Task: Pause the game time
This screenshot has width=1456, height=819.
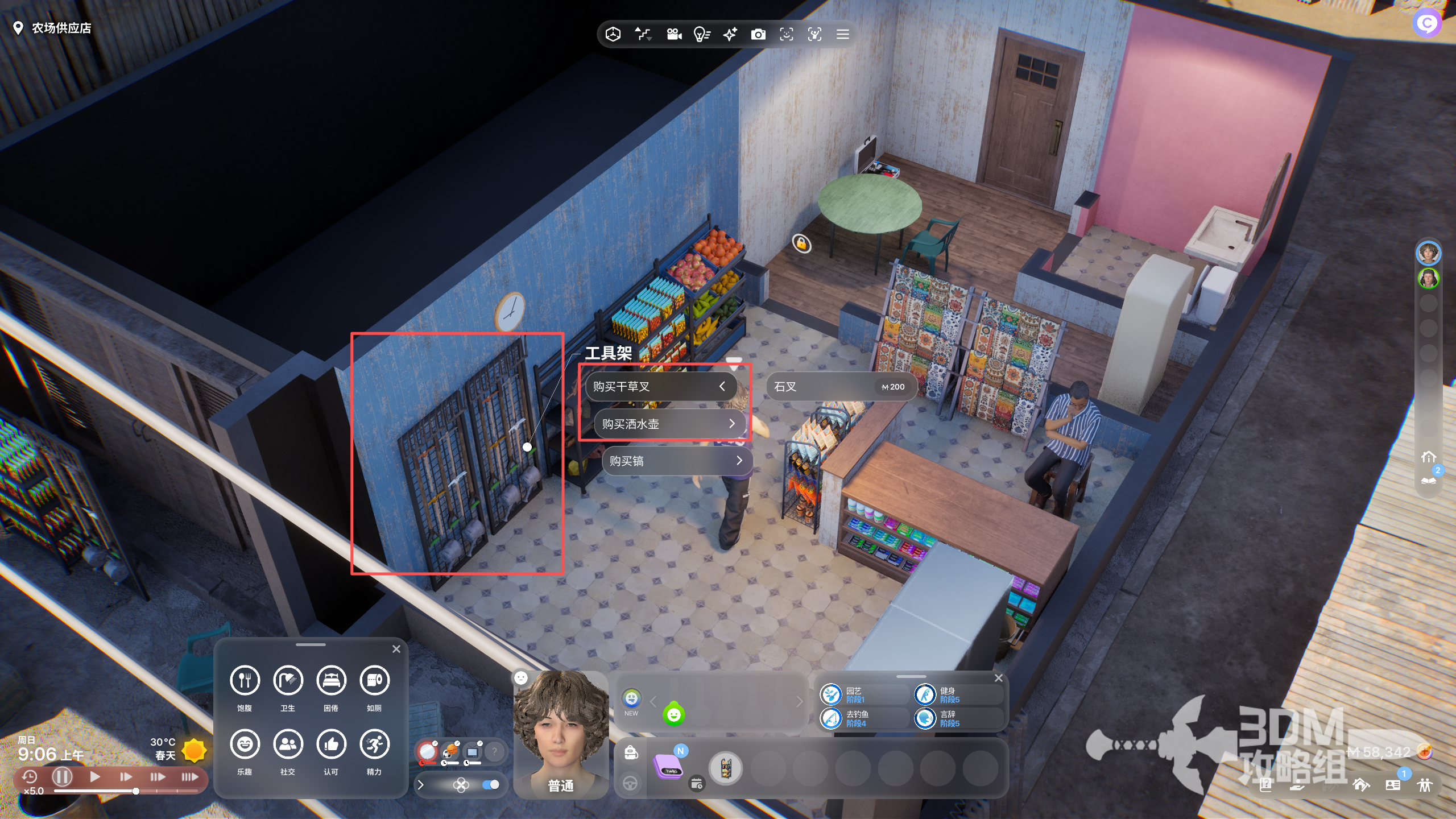Action: (x=62, y=776)
